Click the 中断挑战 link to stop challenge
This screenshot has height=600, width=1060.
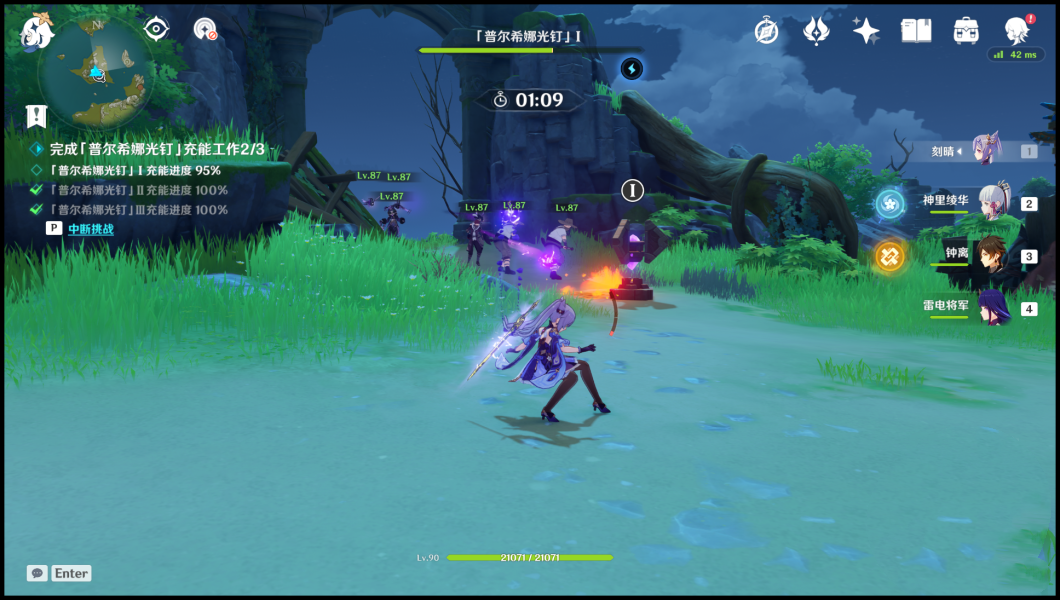point(91,229)
